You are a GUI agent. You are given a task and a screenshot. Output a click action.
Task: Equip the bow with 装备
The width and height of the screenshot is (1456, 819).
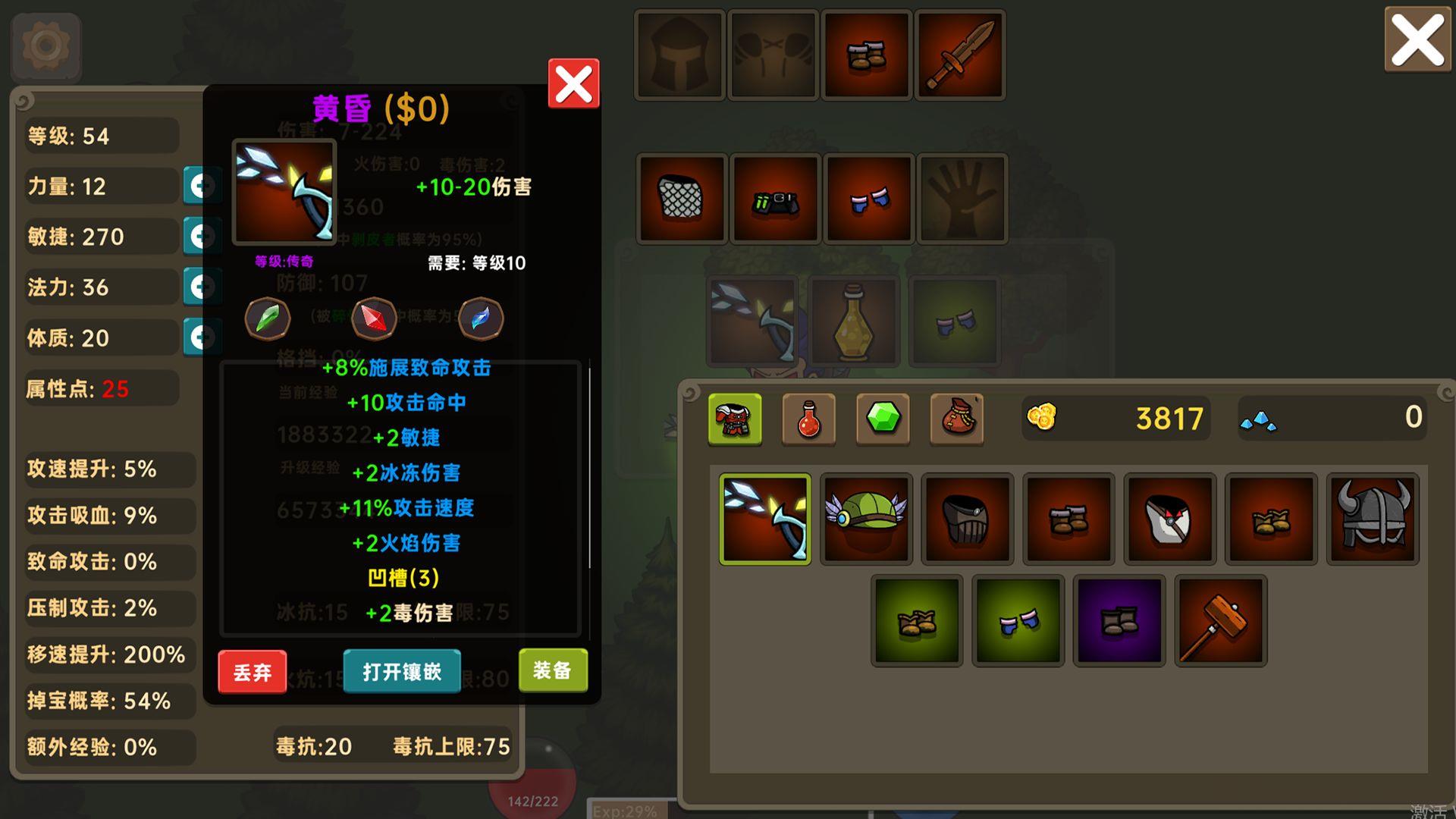tap(553, 670)
